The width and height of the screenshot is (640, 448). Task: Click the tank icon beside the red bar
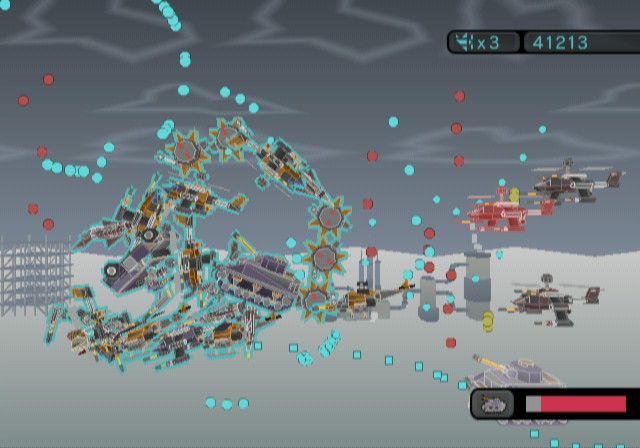494,404
